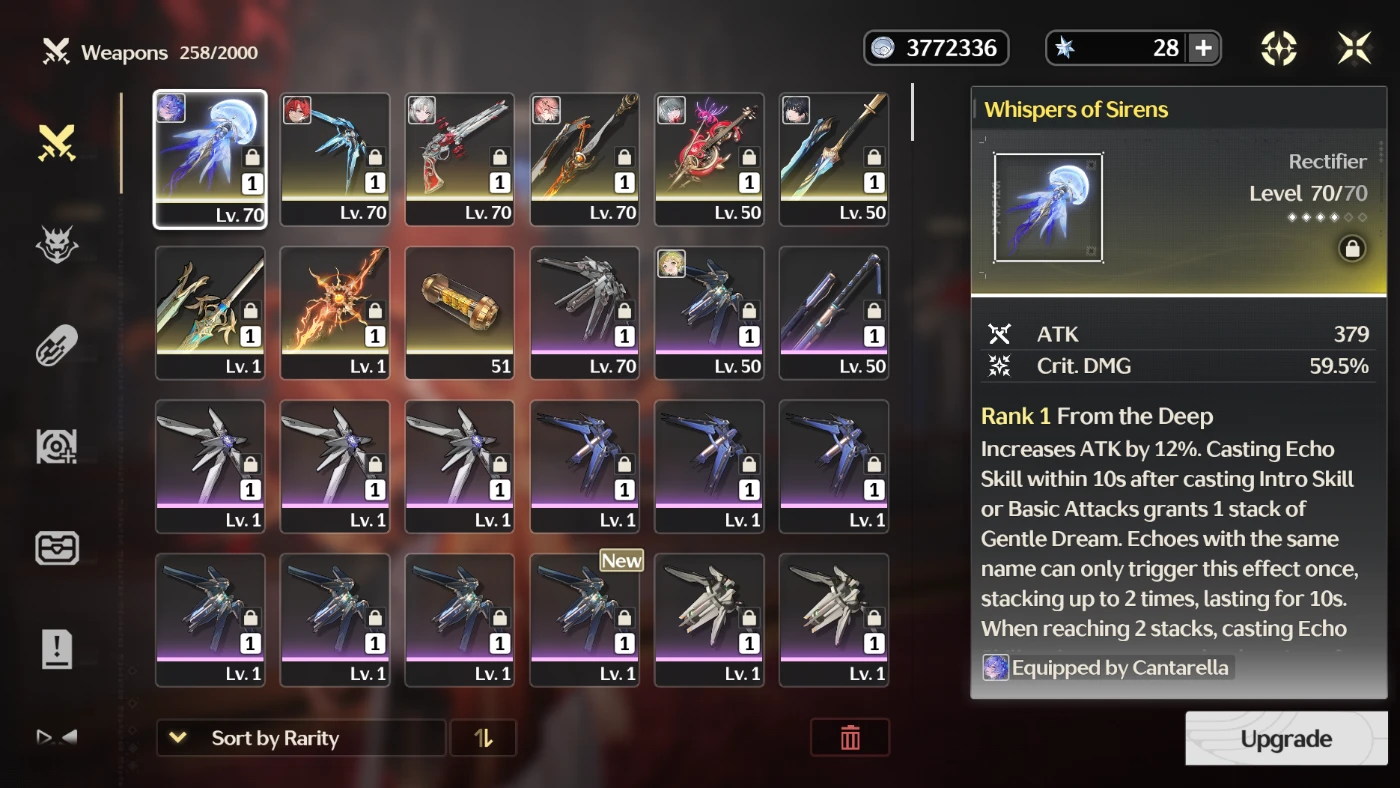Select the red pistols weapon at Lv. 70
Screen dimensions: 1400x788
(x=460, y=159)
